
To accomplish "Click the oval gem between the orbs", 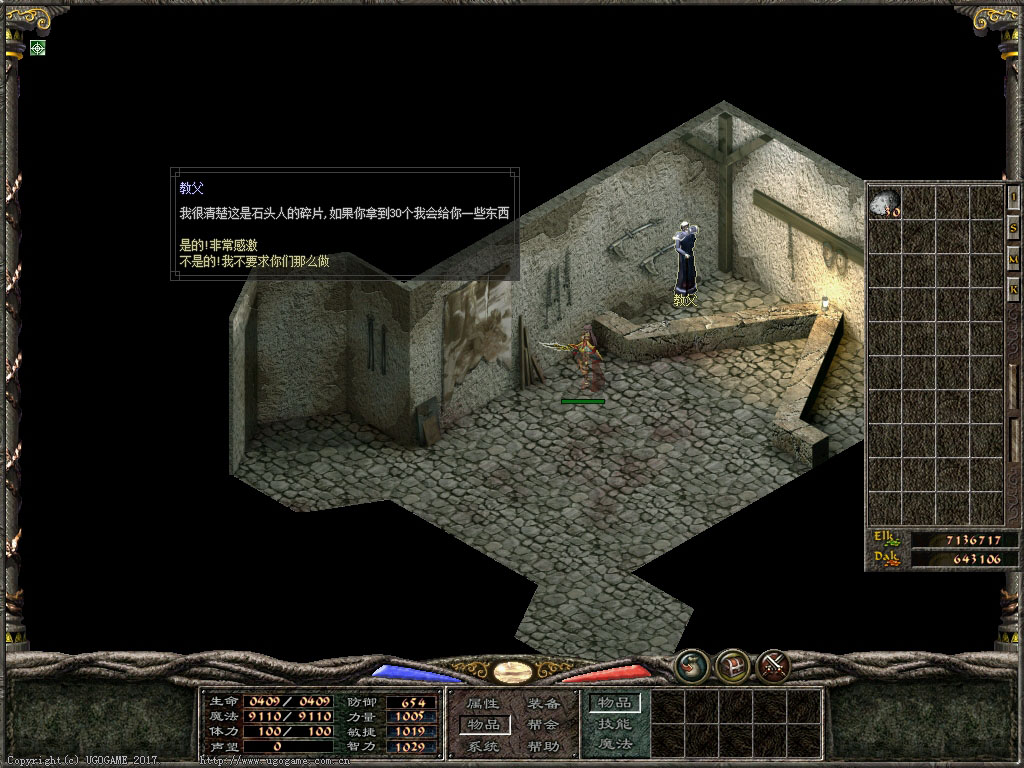I will 512,671.
